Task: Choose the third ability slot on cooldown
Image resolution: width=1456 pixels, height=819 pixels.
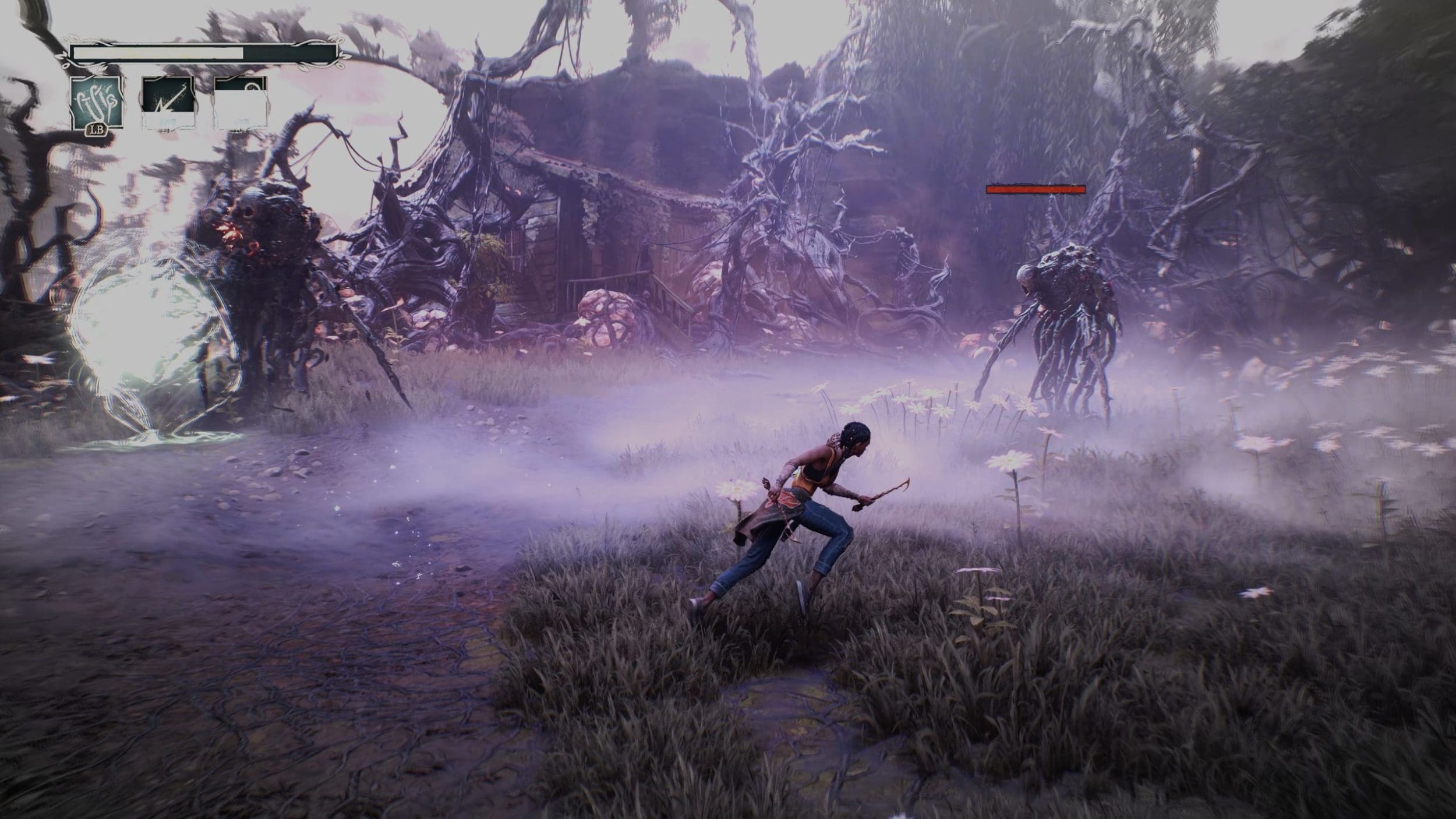Action: tap(241, 103)
